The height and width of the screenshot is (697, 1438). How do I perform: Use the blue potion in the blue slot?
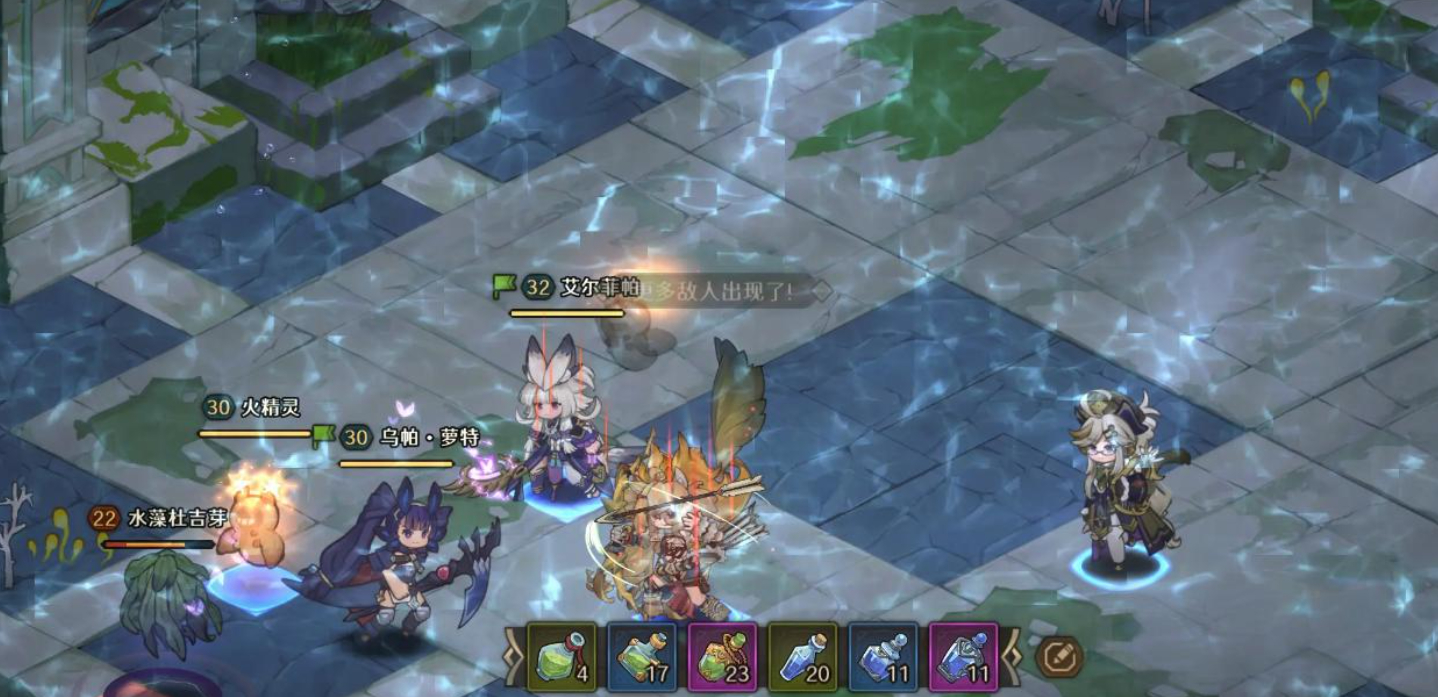[x=883, y=657]
